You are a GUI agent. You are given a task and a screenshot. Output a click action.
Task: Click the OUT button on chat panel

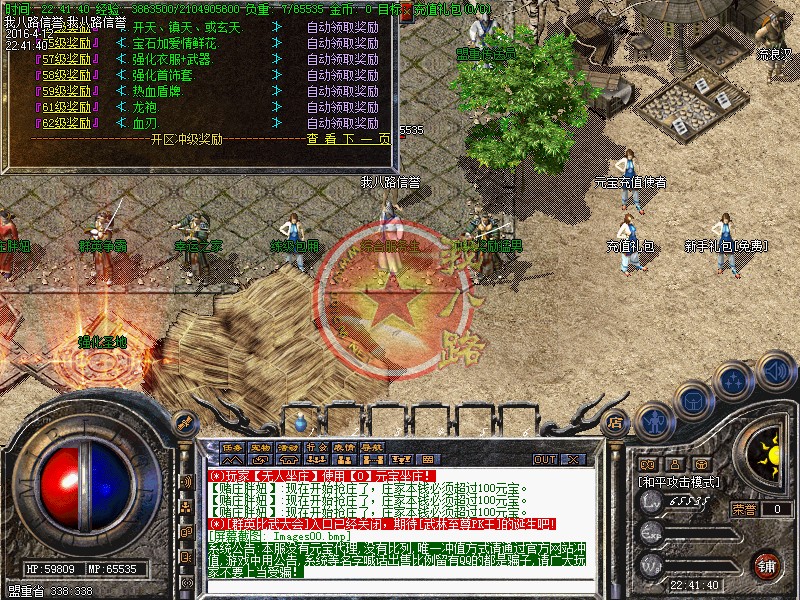pos(545,459)
